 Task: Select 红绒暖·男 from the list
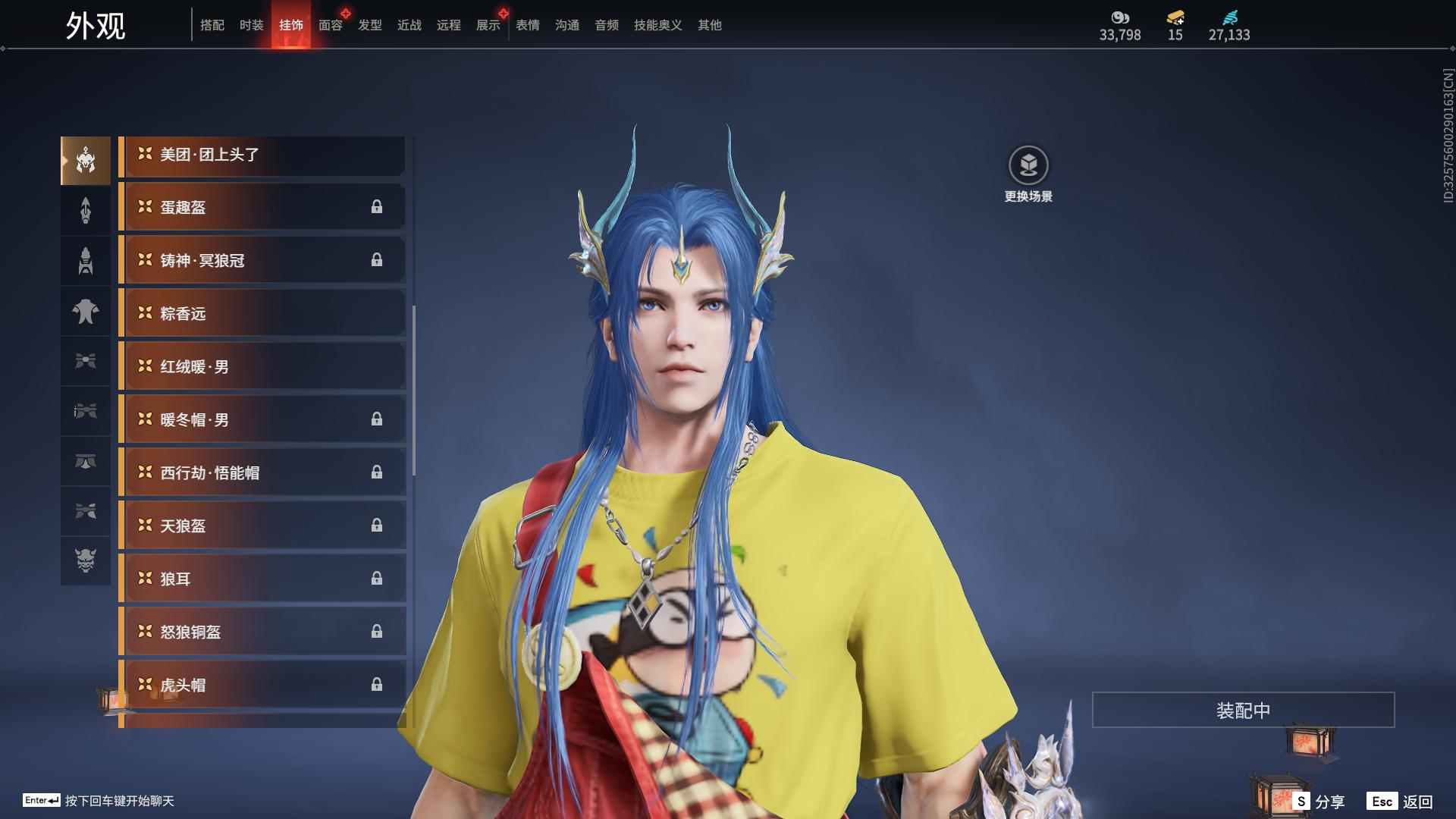[x=262, y=366]
